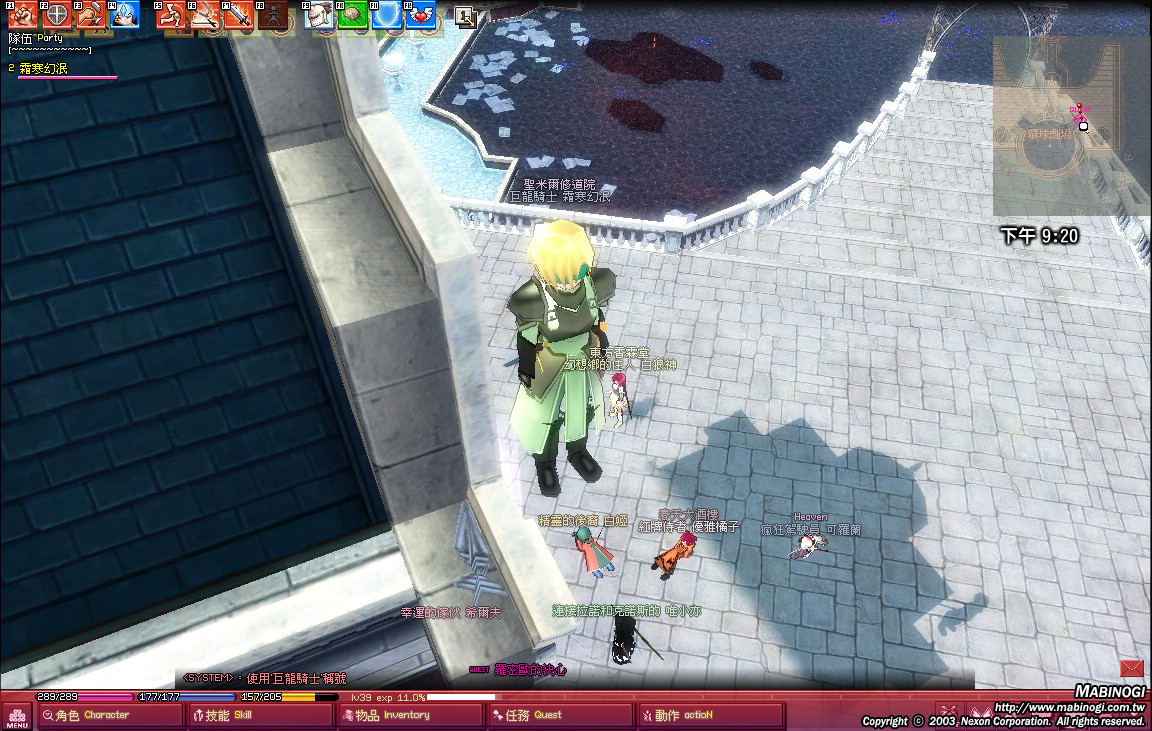The width and height of the screenshot is (1152, 731).
Task: Click the red mail envelope icon
Action: coord(1132,668)
